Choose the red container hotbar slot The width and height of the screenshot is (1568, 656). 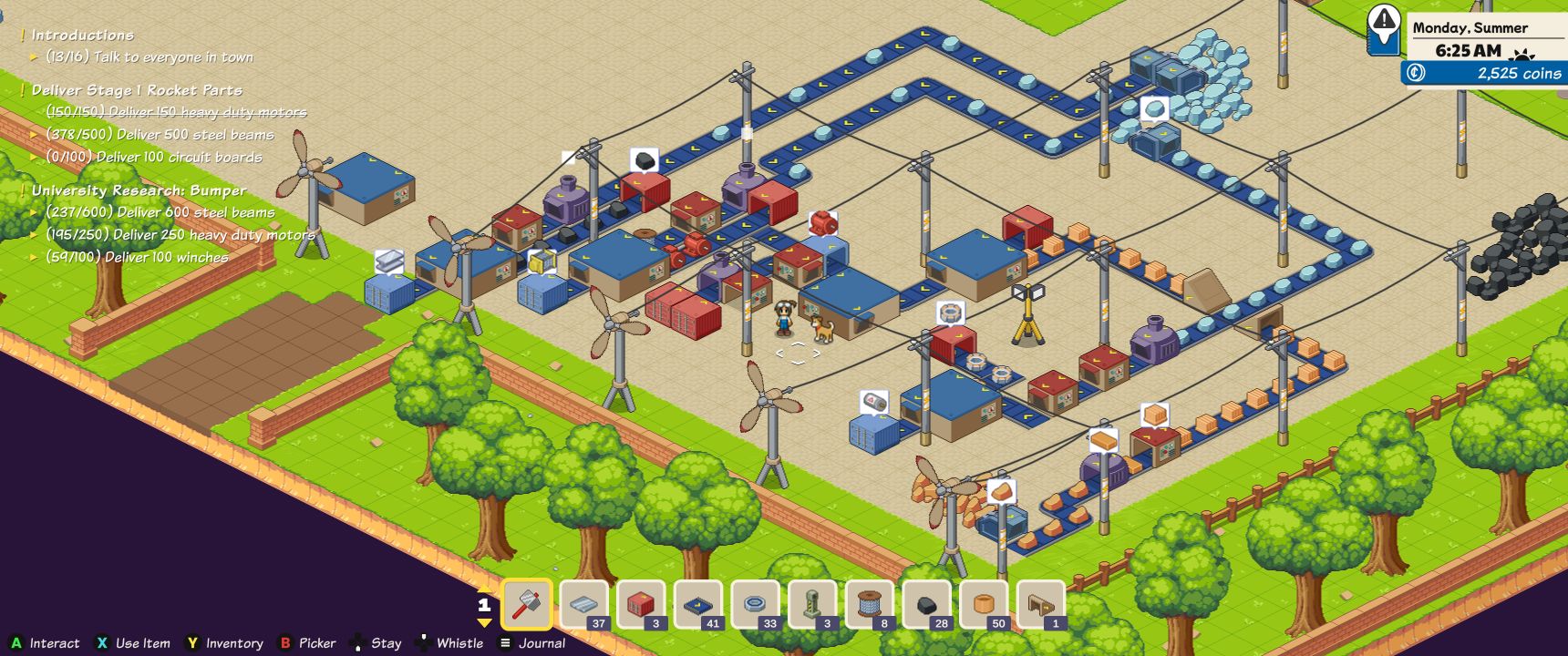coord(641,604)
